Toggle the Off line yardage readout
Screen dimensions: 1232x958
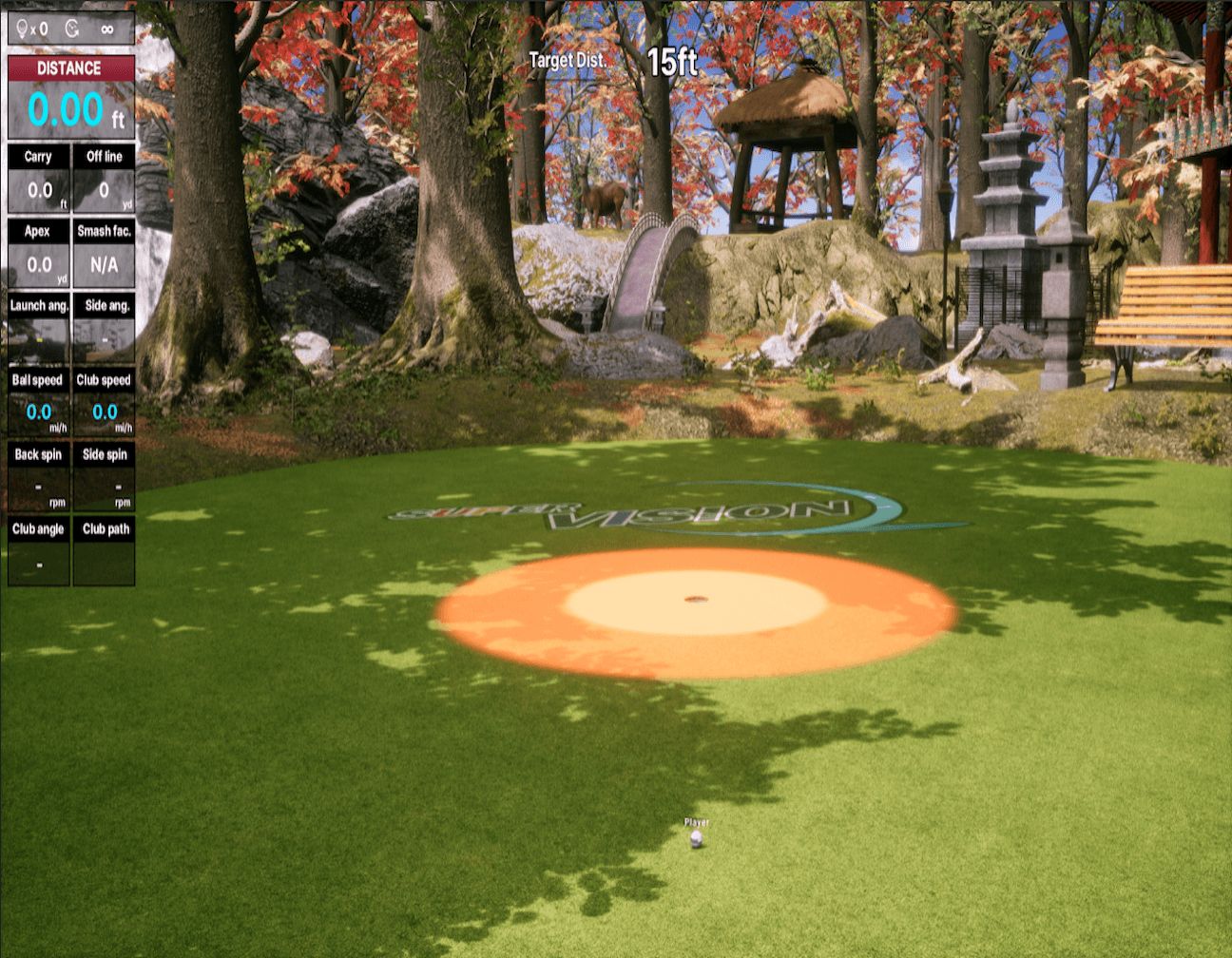pyautogui.click(x=105, y=179)
